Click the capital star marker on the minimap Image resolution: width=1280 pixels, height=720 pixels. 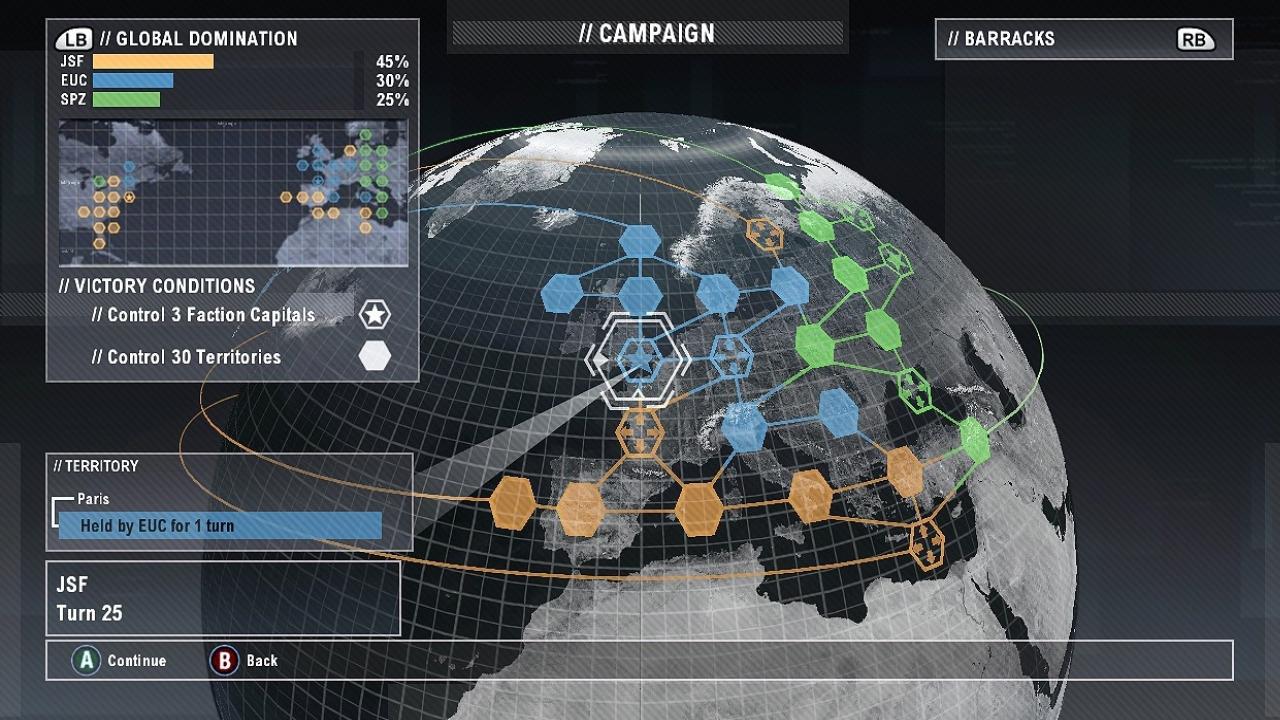coord(128,197)
